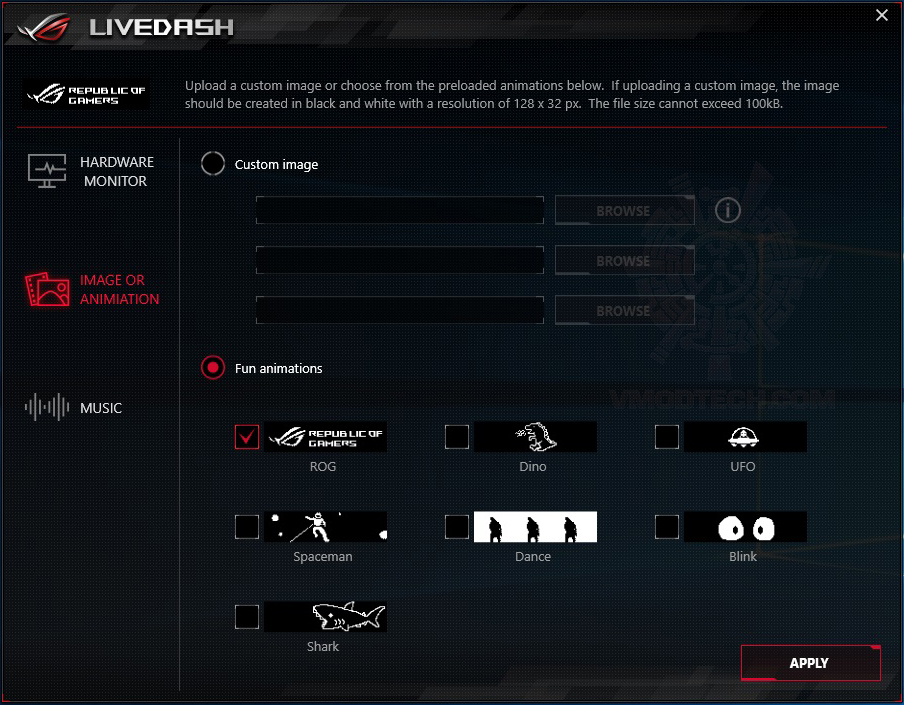The height and width of the screenshot is (705, 904).
Task: Apply the selected animation settings
Action: 810,663
